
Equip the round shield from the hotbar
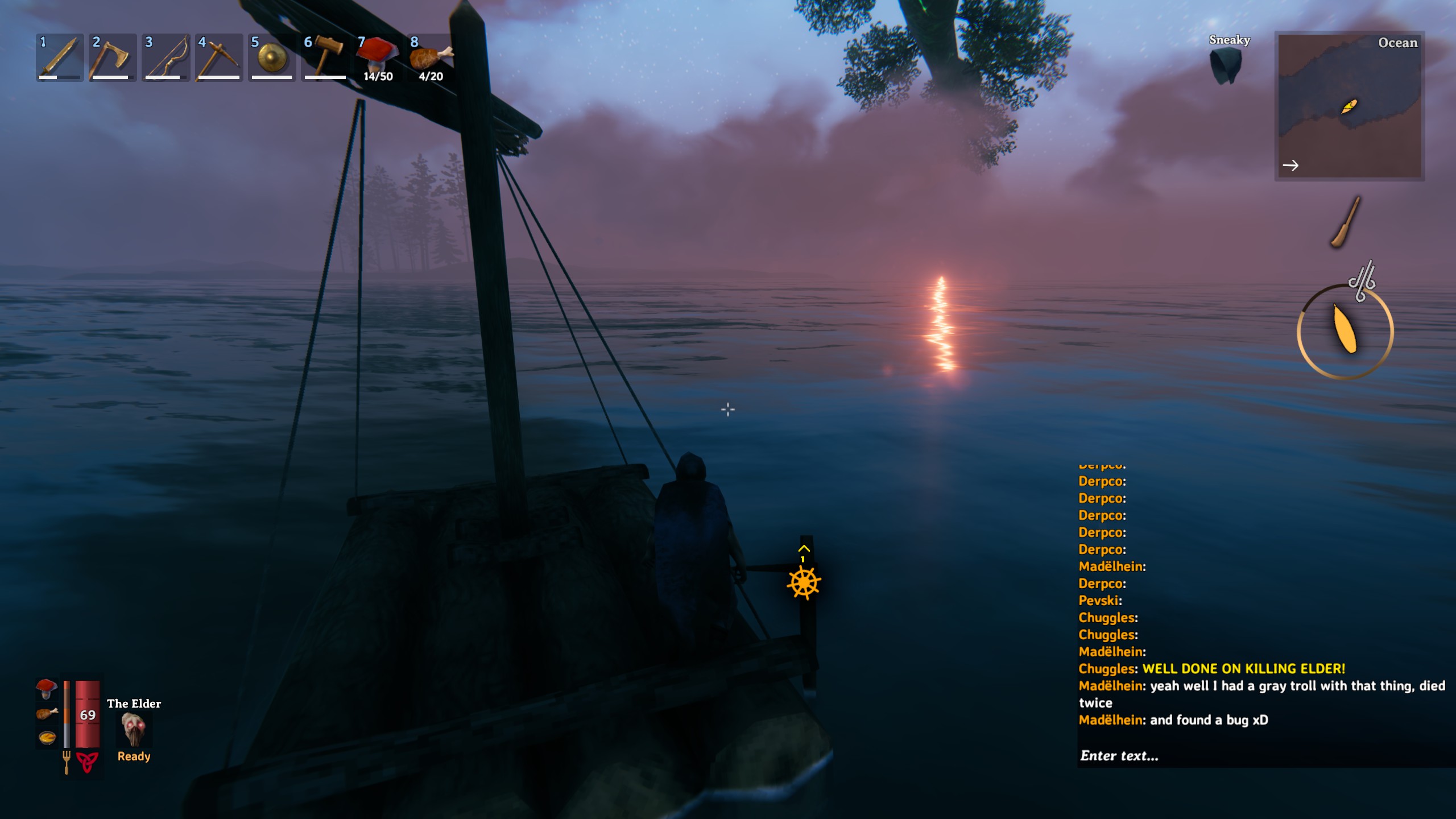click(x=272, y=57)
